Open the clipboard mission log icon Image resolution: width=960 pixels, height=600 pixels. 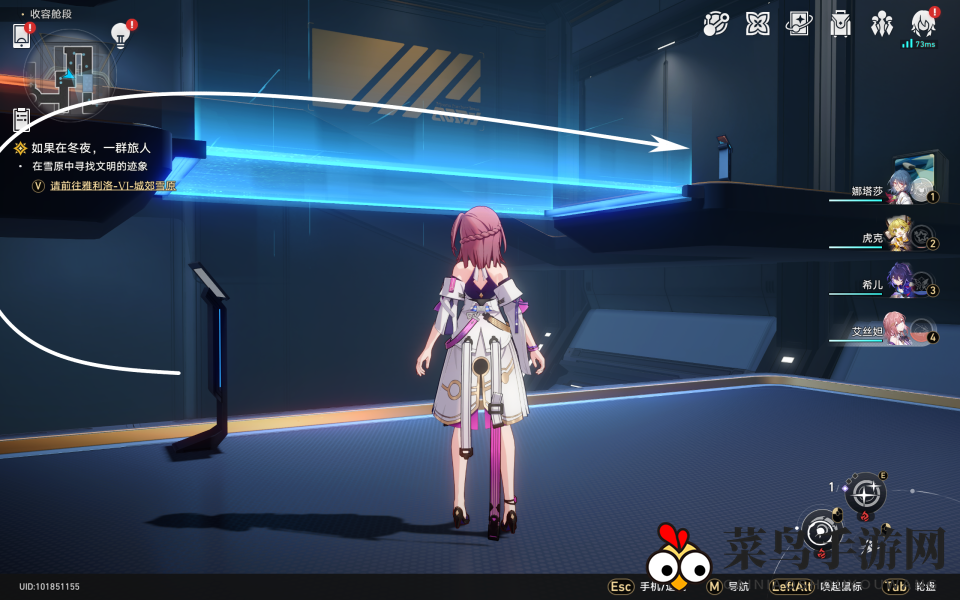(x=21, y=120)
